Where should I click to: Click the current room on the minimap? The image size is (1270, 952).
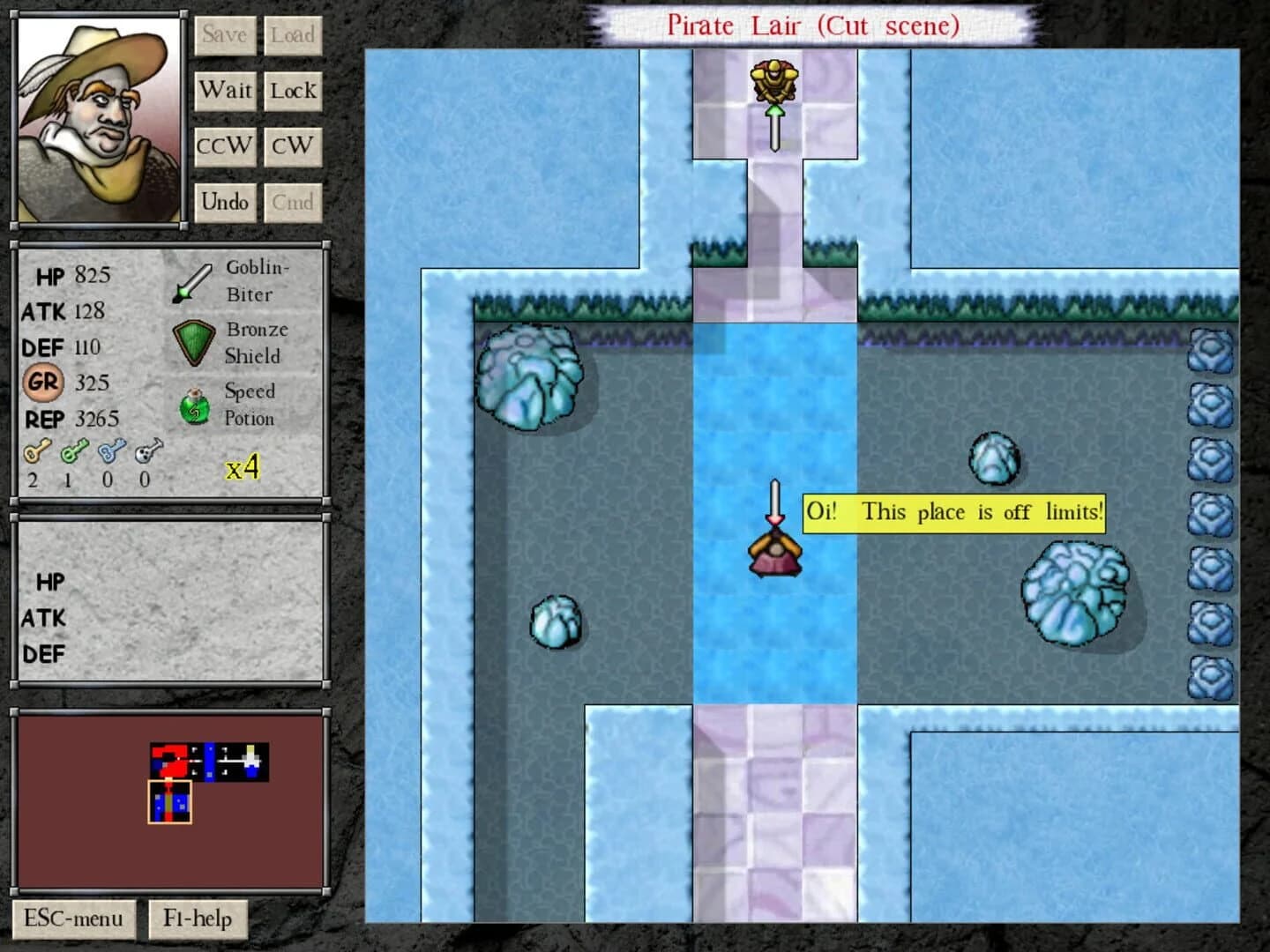pyautogui.click(x=171, y=801)
